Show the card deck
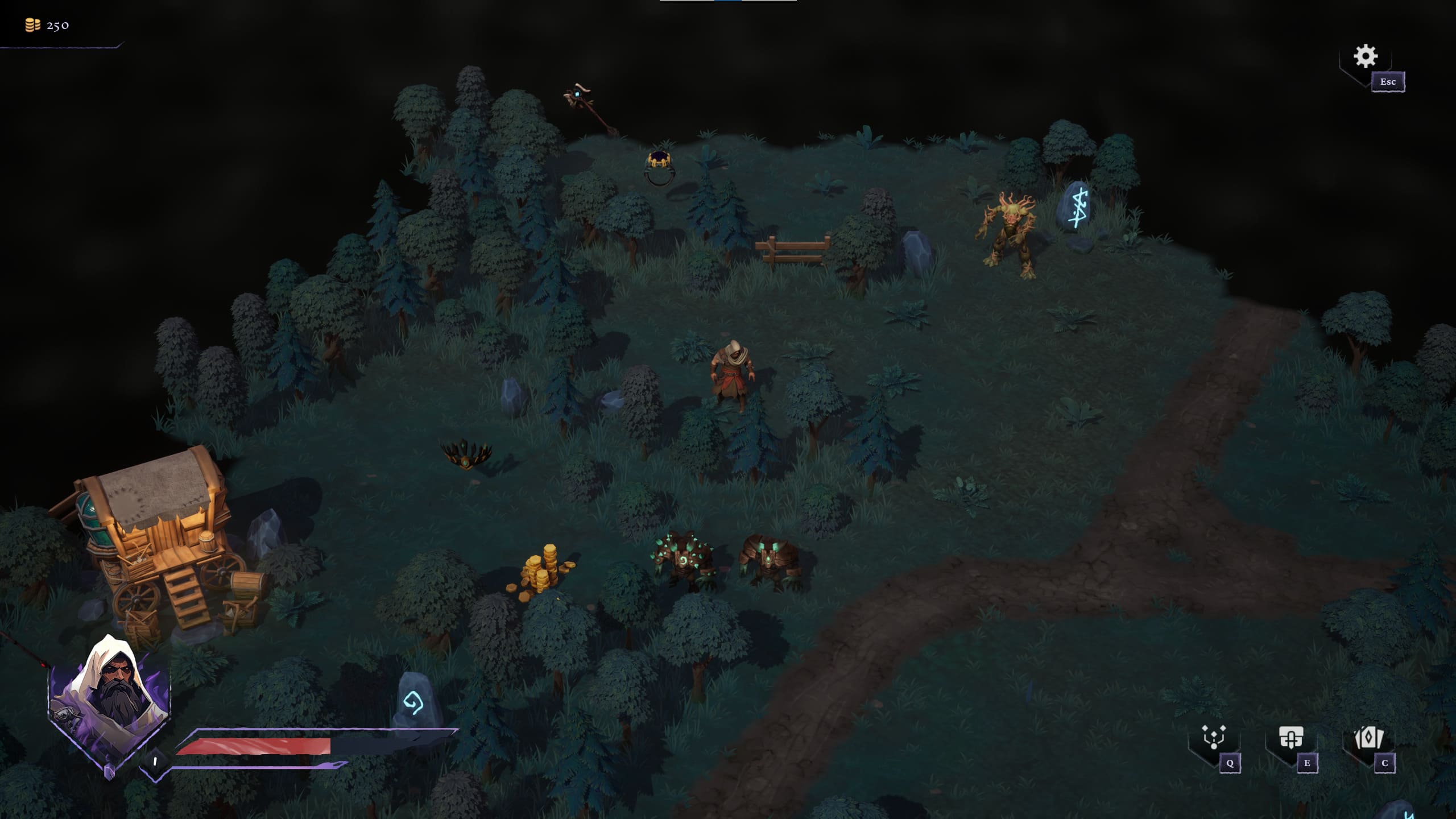The image size is (1456, 819). coord(1368,738)
